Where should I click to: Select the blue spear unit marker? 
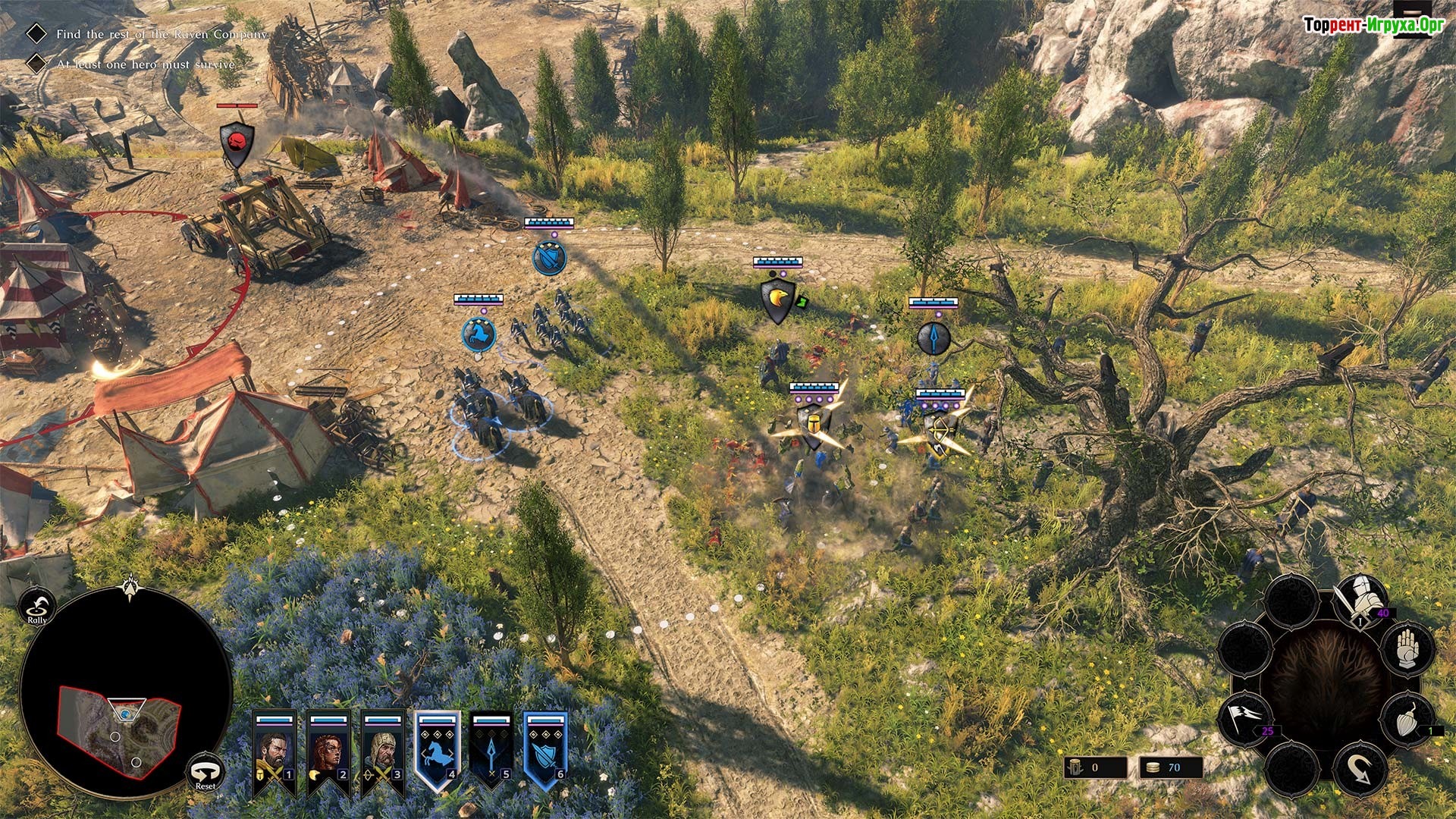[934, 338]
